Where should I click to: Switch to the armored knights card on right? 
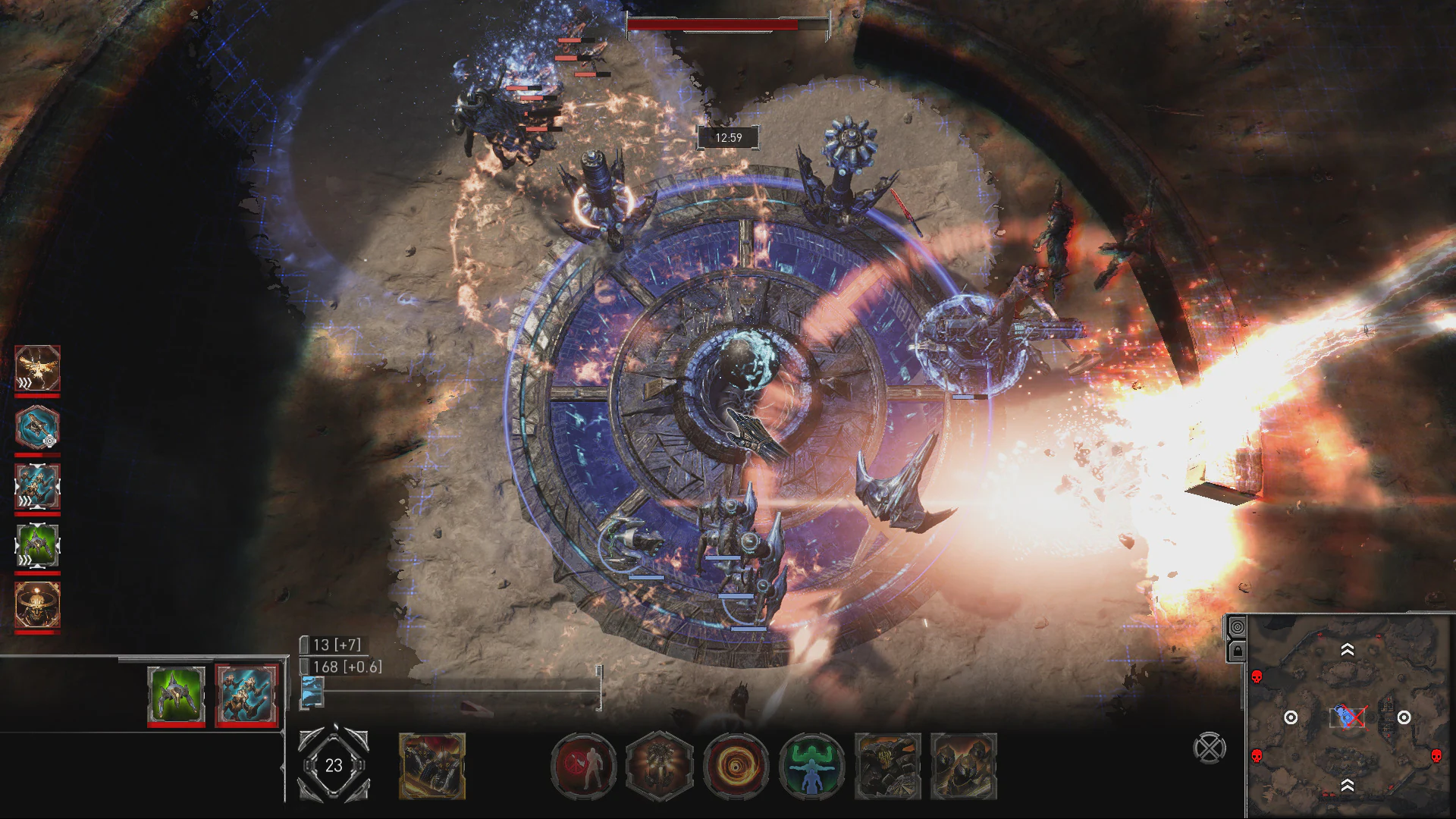point(965,767)
